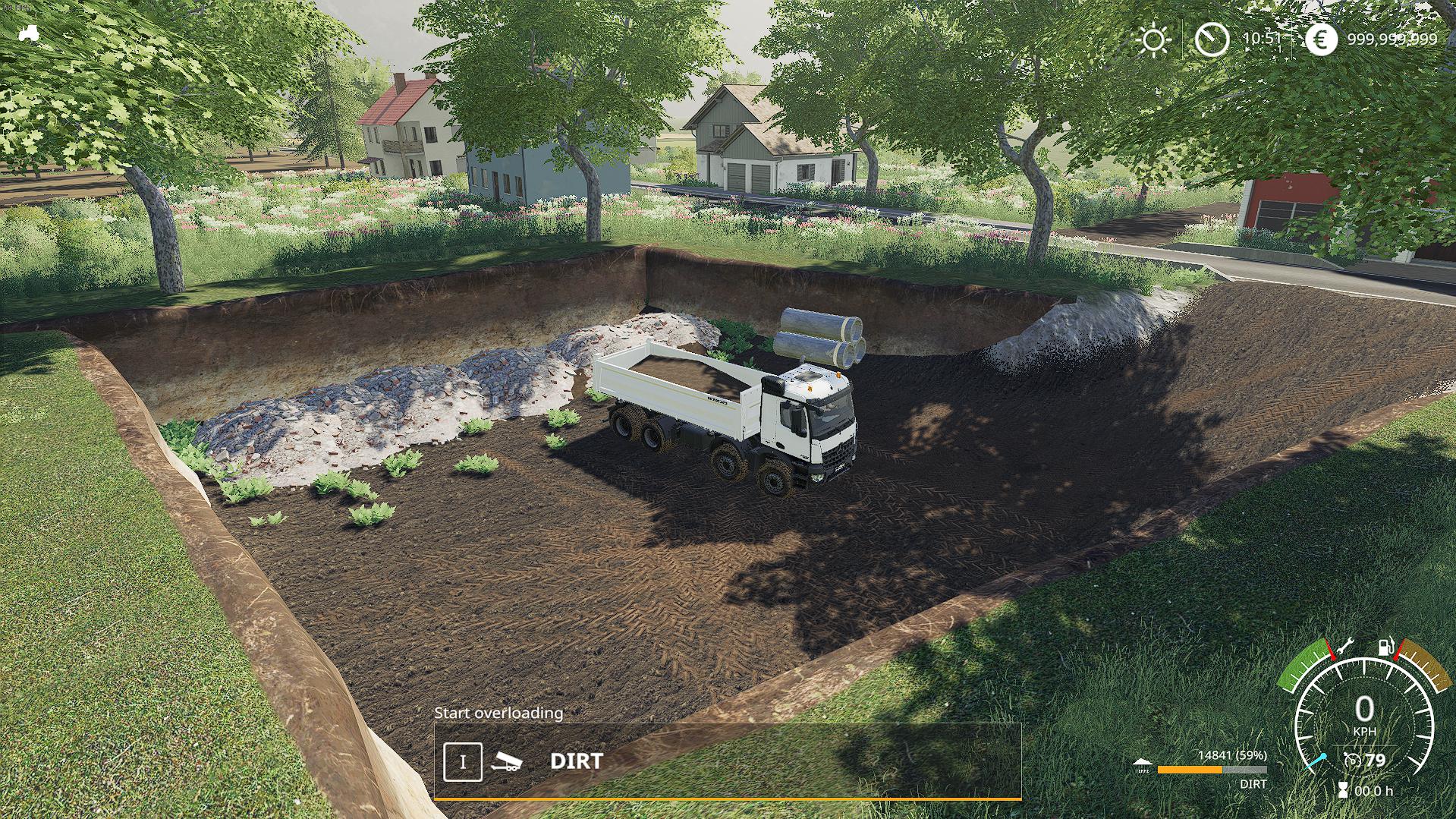
Task: Toggle the cruise control speed icon
Action: [x=1351, y=760]
